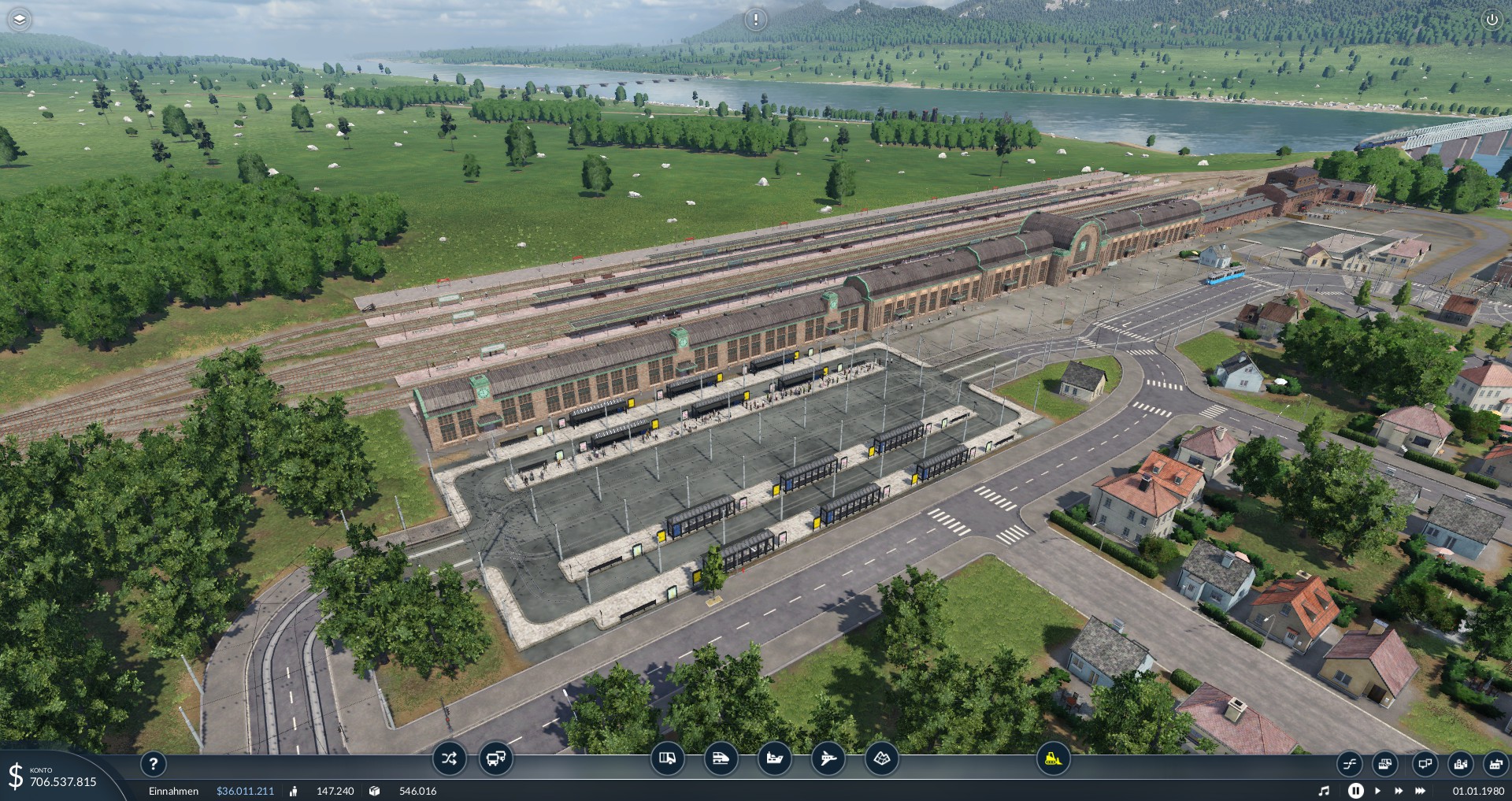Open the airplane construction menu
Image resolution: width=1512 pixels, height=801 pixels.
pyautogui.click(x=828, y=759)
